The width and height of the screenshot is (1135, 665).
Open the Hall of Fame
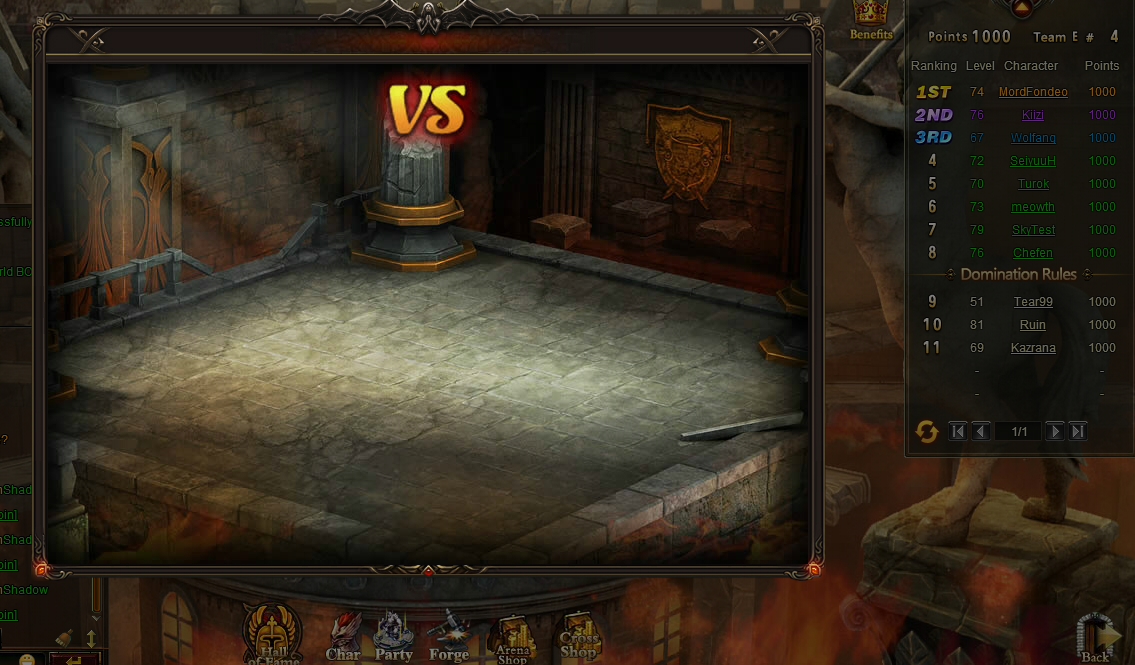272,634
